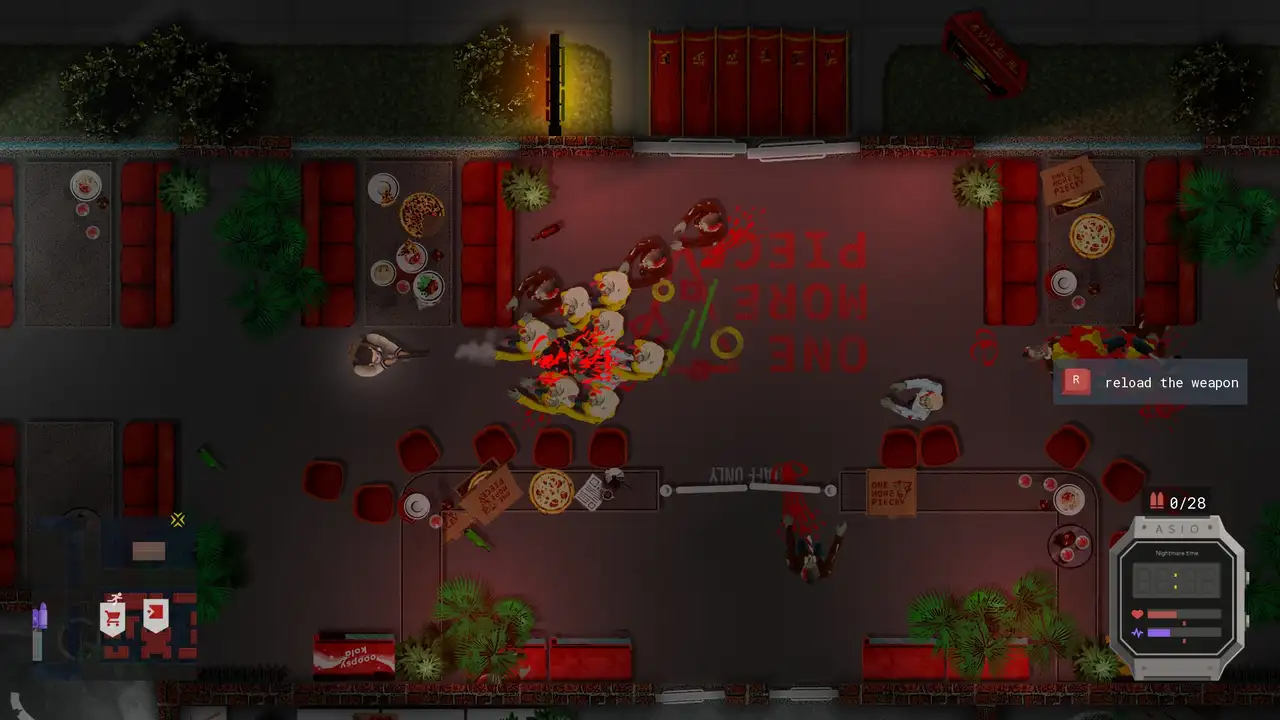Select the red flag exit banner on the minimap
Viewport: 1280px width, 720px height.
[x=156, y=612]
